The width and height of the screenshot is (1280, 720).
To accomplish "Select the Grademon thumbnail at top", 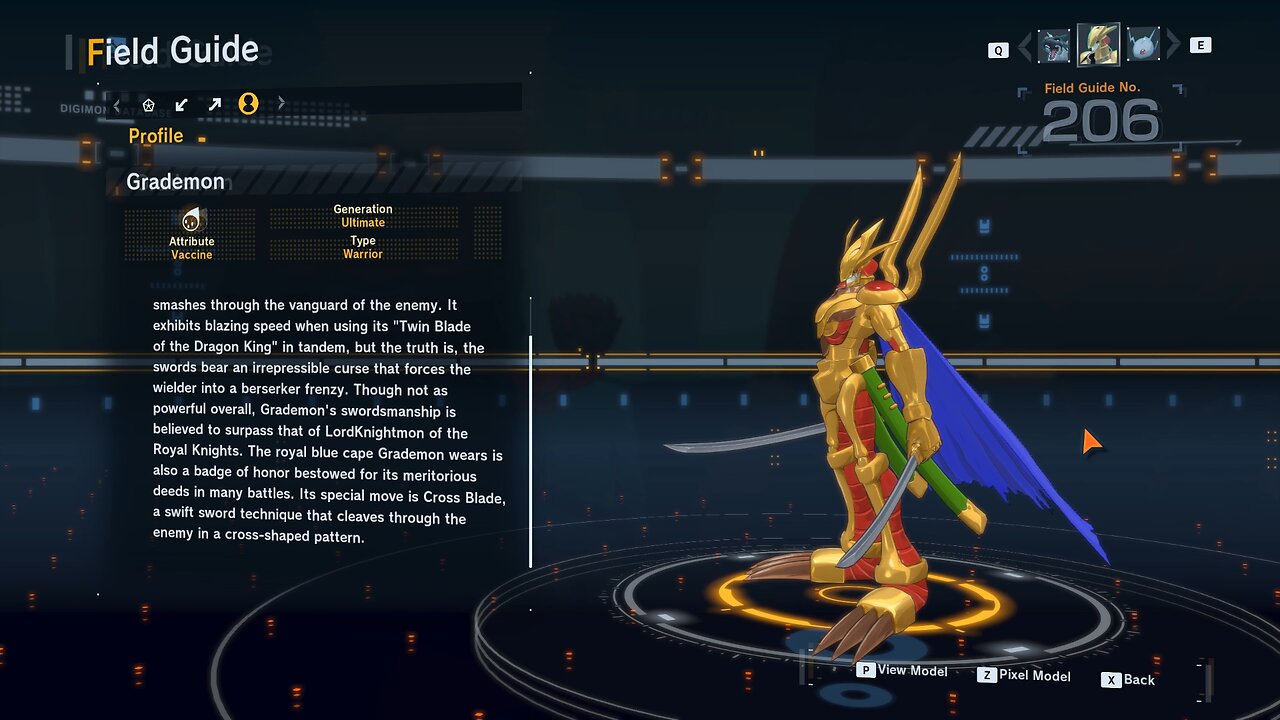I will [x=1098, y=45].
